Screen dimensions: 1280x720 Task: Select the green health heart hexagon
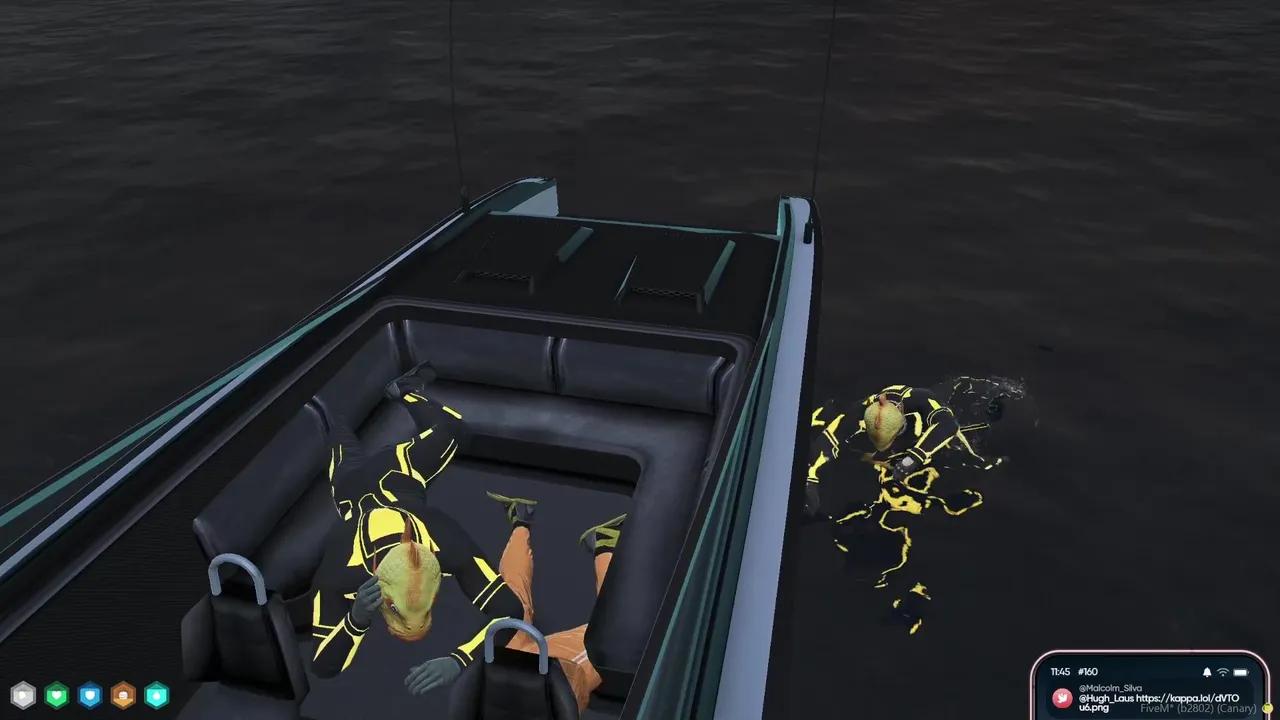pos(56,694)
